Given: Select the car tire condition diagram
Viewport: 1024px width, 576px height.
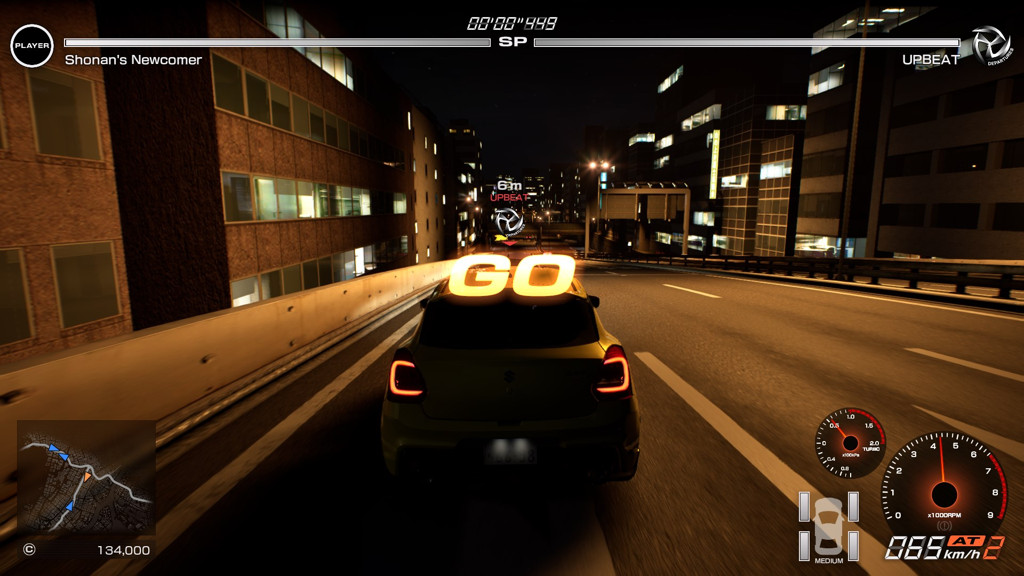Looking at the screenshot, I should [x=828, y=525].
